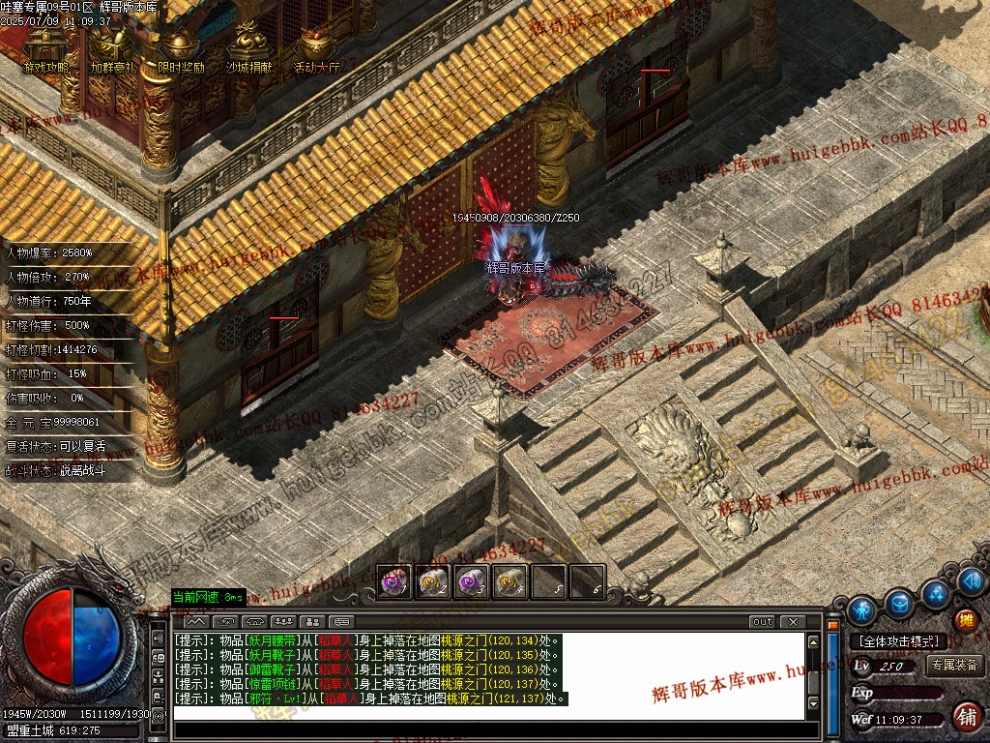Open the 加群豪礼 gift chest

pos(112,51)
